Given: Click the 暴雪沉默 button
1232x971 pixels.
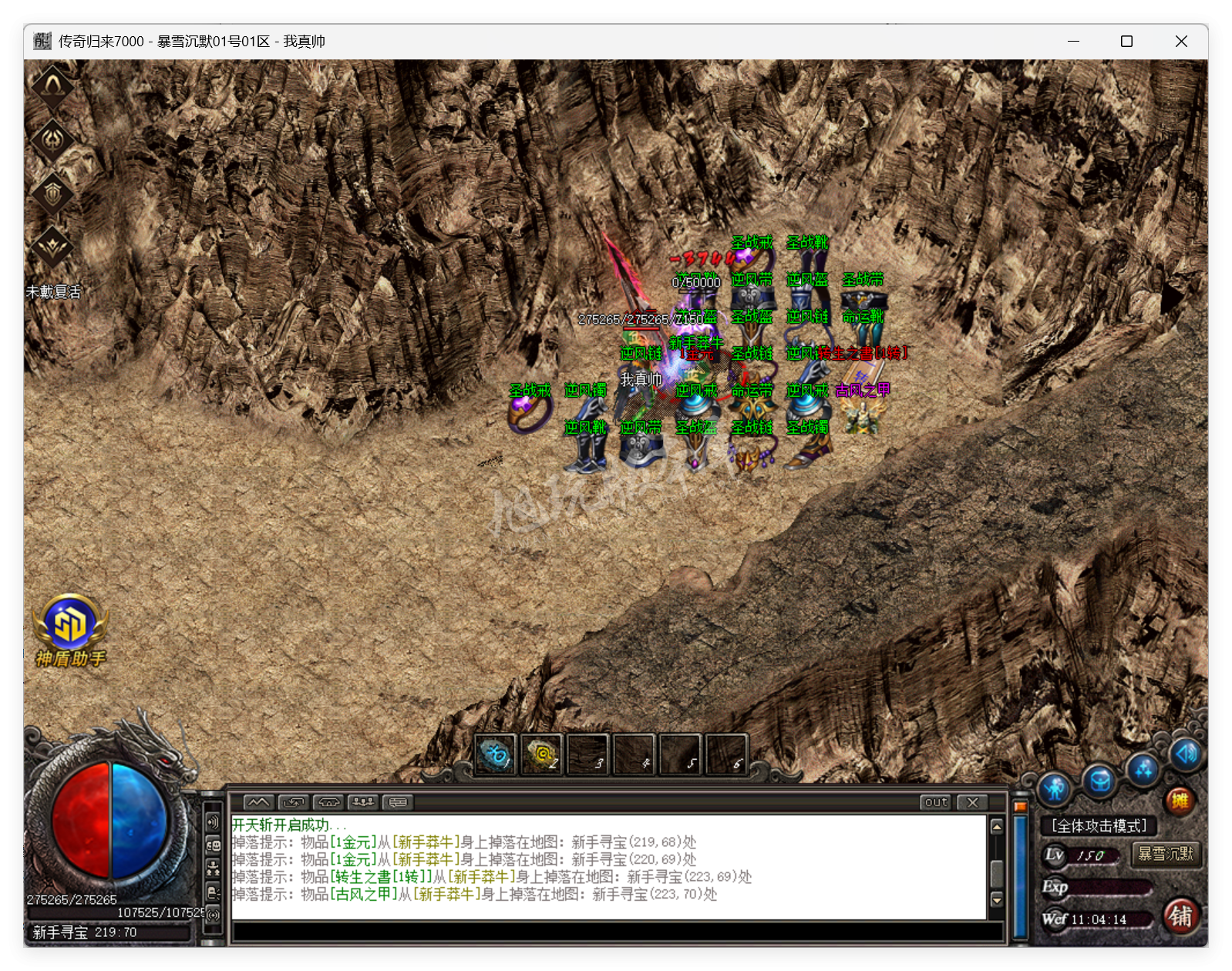Looking at the screenshot, I should [1166, 855].
